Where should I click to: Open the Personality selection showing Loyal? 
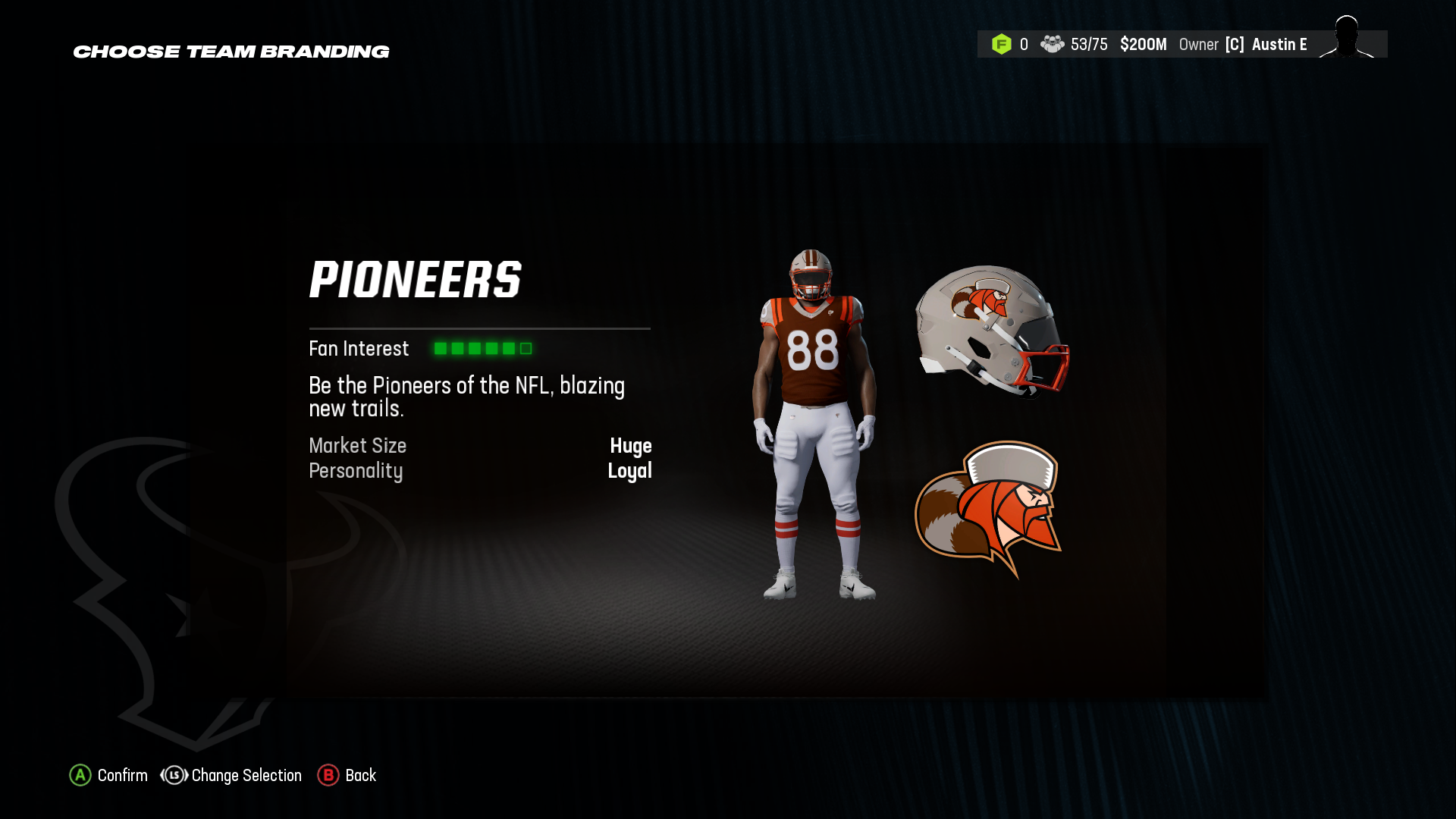630,470
